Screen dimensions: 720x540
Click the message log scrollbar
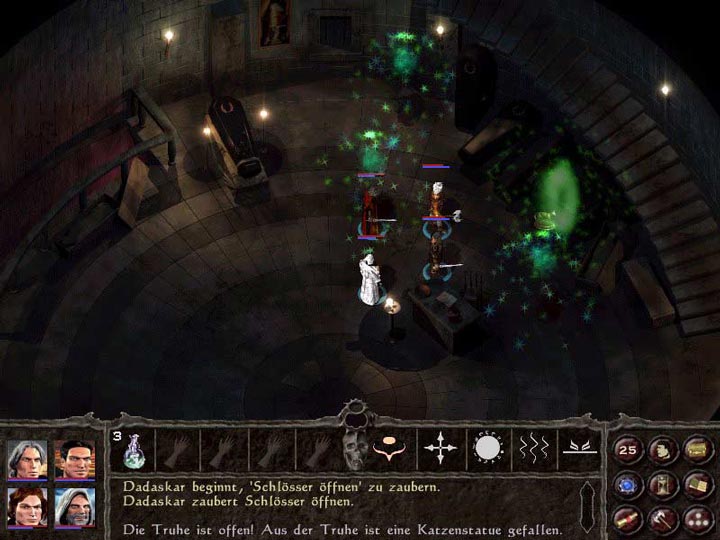point(588,505)
